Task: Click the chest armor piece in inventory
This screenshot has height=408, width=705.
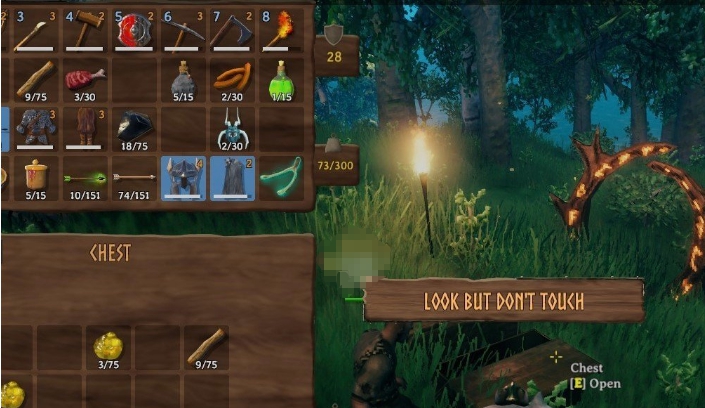Action: pos(37,127)
